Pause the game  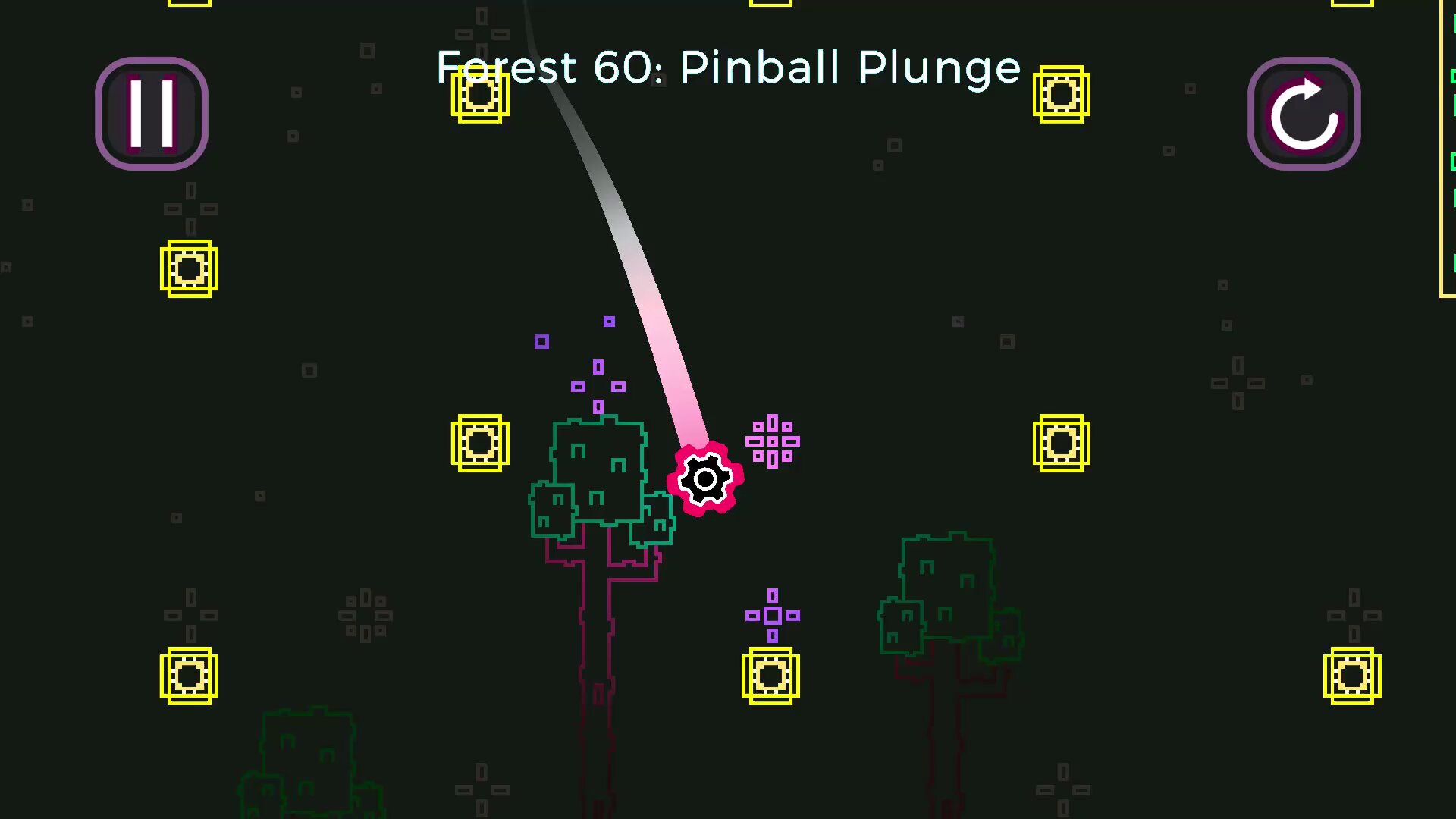[151, 114]
